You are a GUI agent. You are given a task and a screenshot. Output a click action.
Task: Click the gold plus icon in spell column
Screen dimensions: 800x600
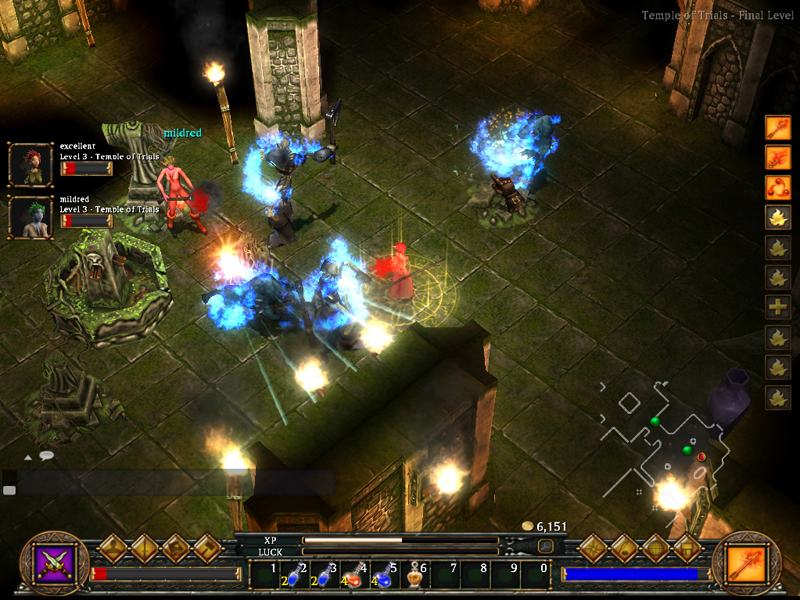coord(778,307)
